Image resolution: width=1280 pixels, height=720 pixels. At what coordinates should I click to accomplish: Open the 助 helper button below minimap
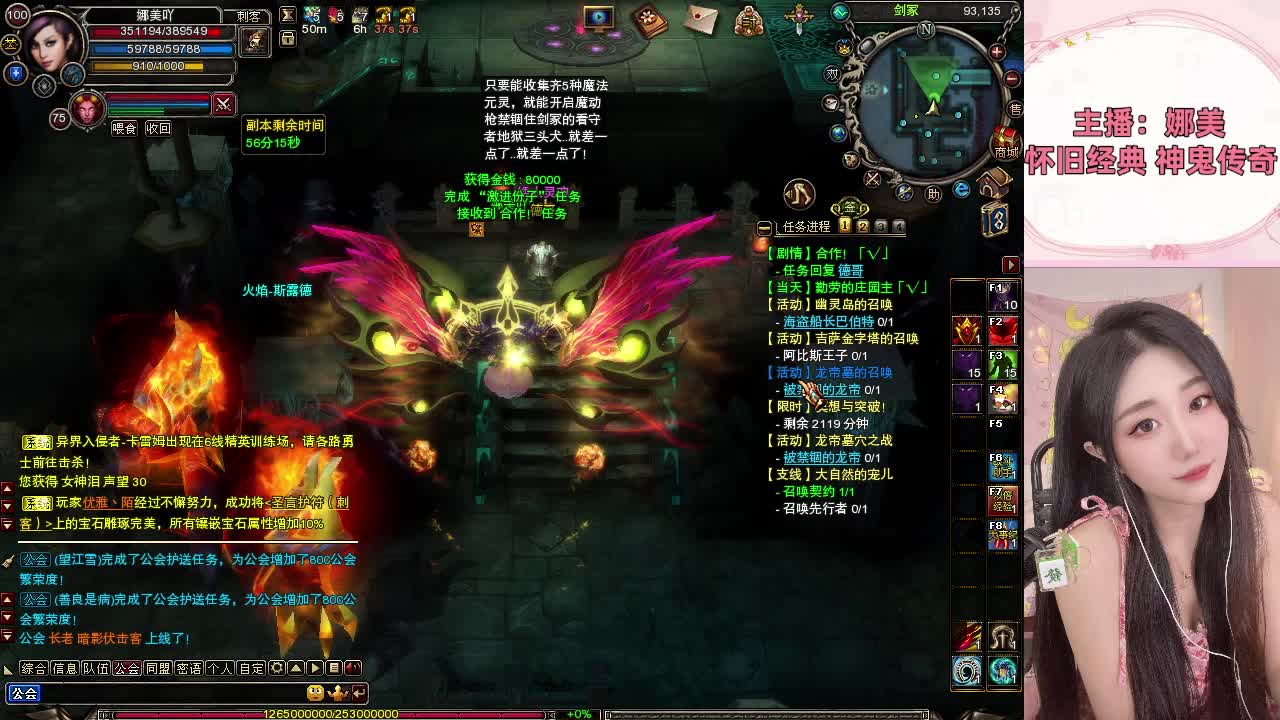pos(933,194)
